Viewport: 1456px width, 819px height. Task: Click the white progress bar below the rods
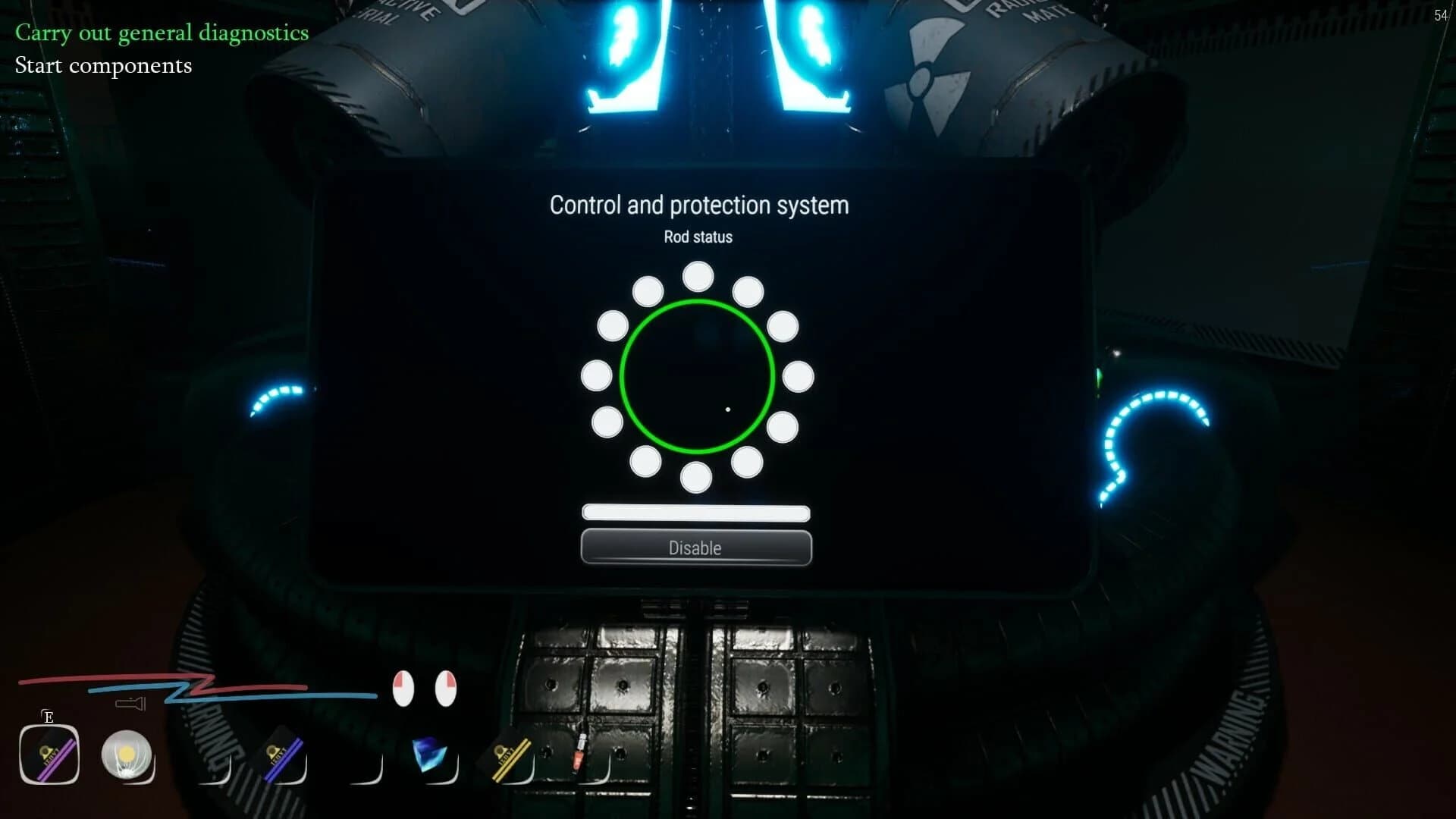coord(695,513)
